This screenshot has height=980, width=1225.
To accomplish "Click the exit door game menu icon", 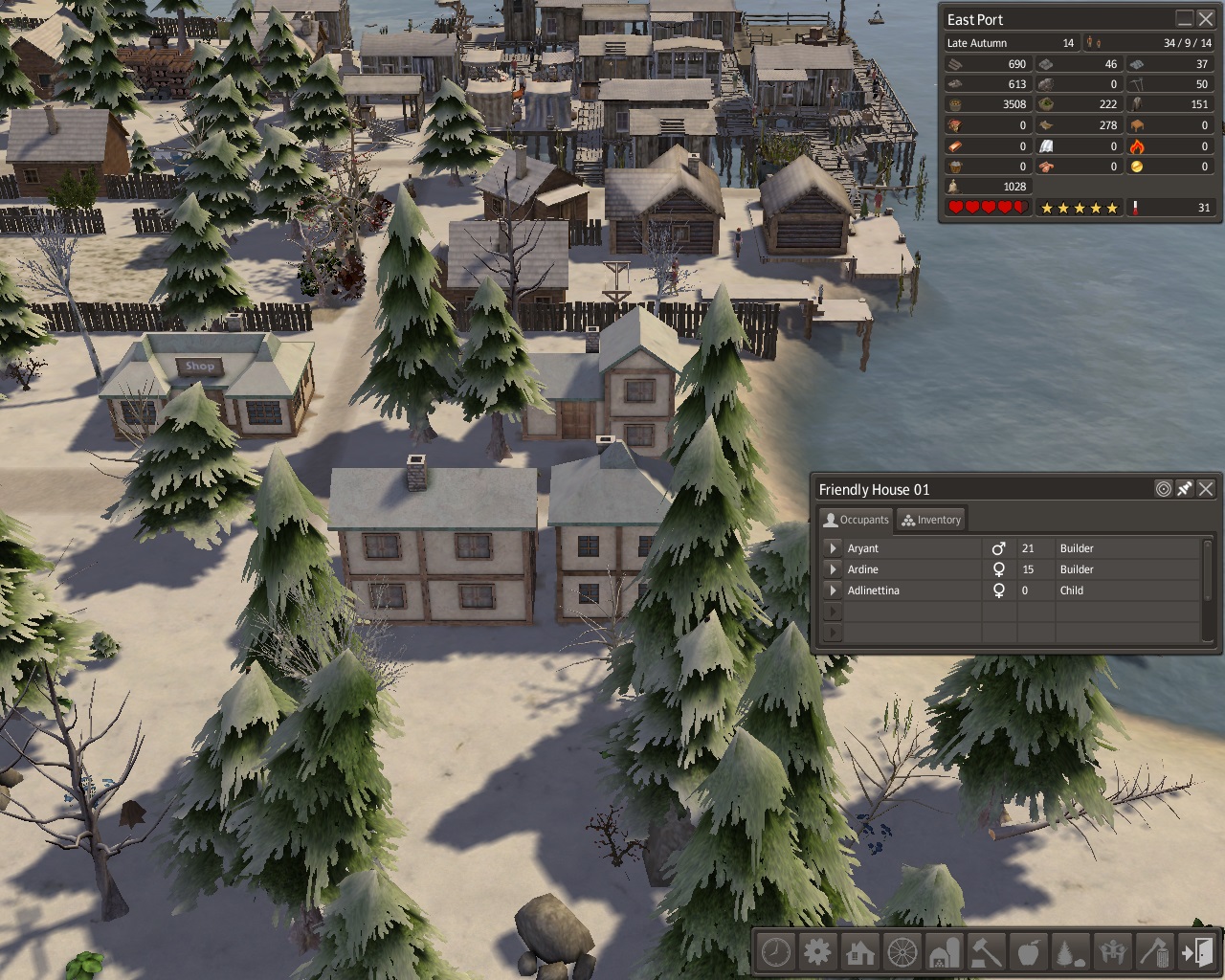I will 1196,952.
